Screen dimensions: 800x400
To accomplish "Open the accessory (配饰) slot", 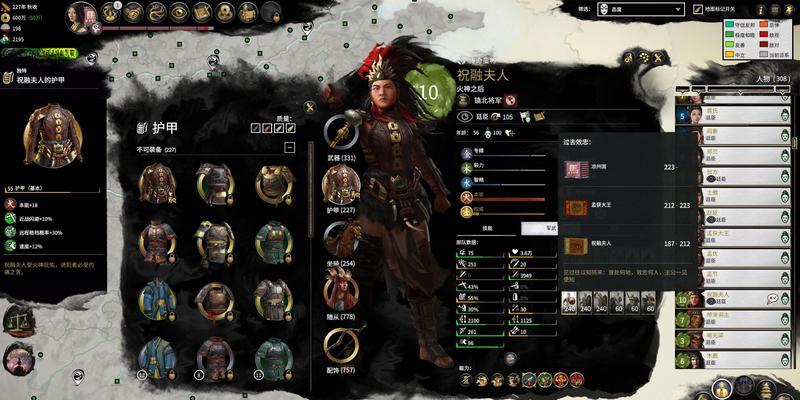I will 343,346.
